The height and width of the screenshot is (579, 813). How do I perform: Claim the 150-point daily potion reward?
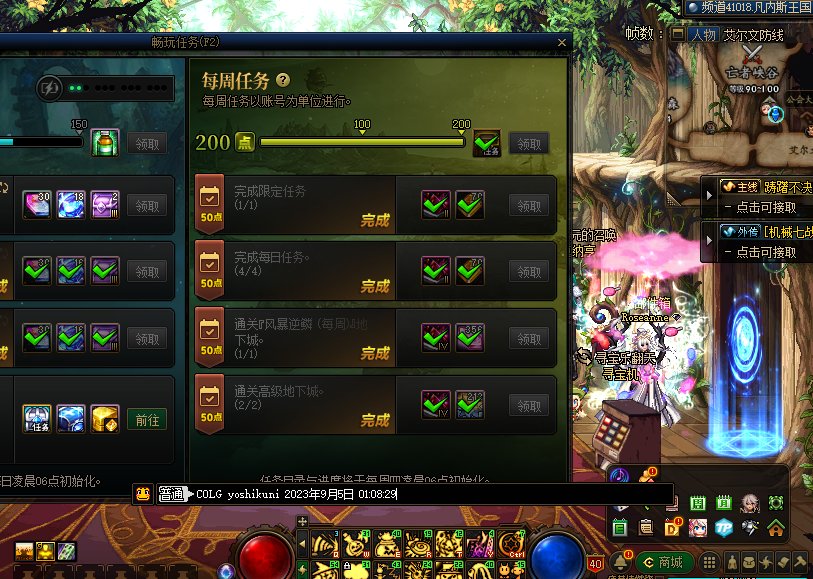147,143
